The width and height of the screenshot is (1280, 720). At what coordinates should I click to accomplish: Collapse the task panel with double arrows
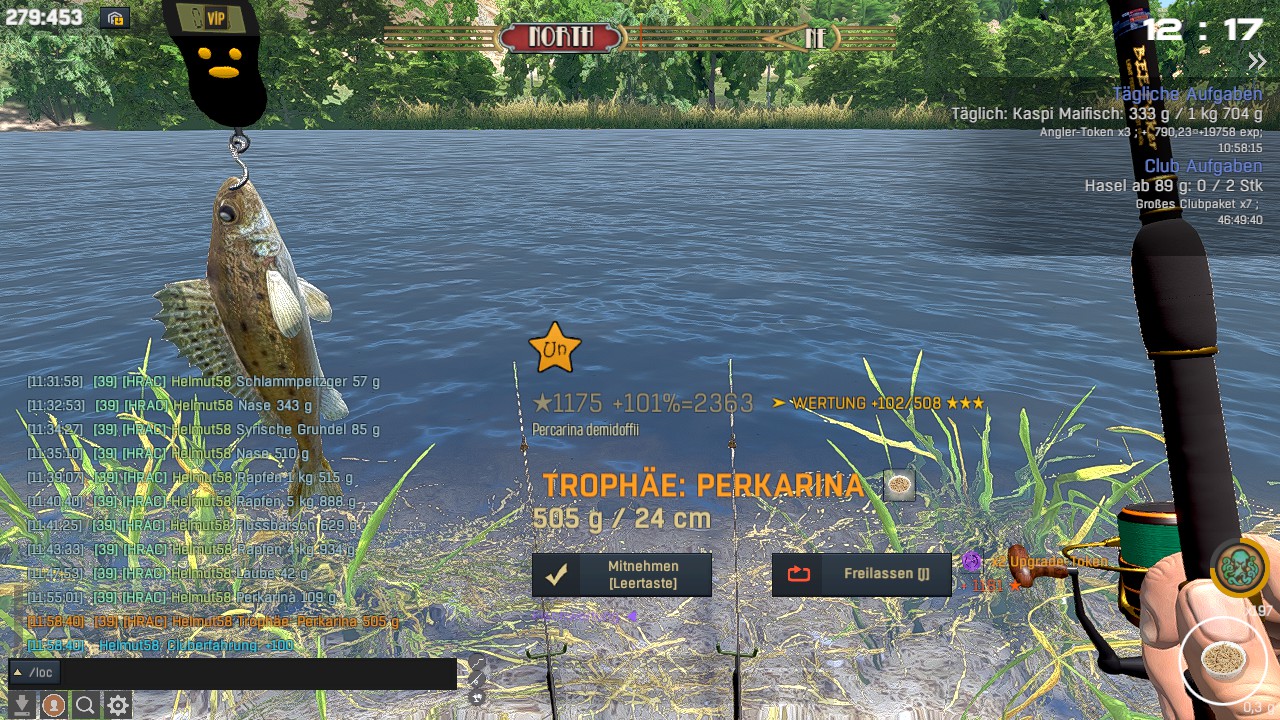(1257, 62)
